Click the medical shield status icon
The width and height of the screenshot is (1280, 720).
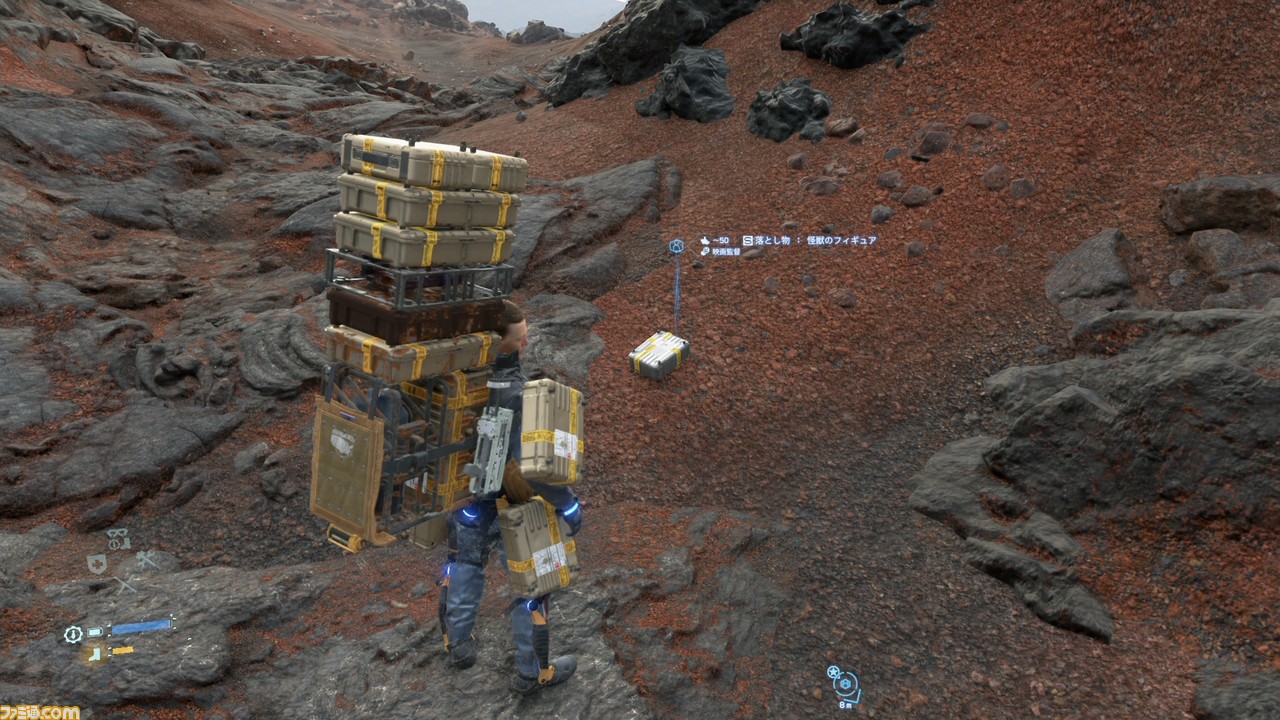[x=97, y=564]
